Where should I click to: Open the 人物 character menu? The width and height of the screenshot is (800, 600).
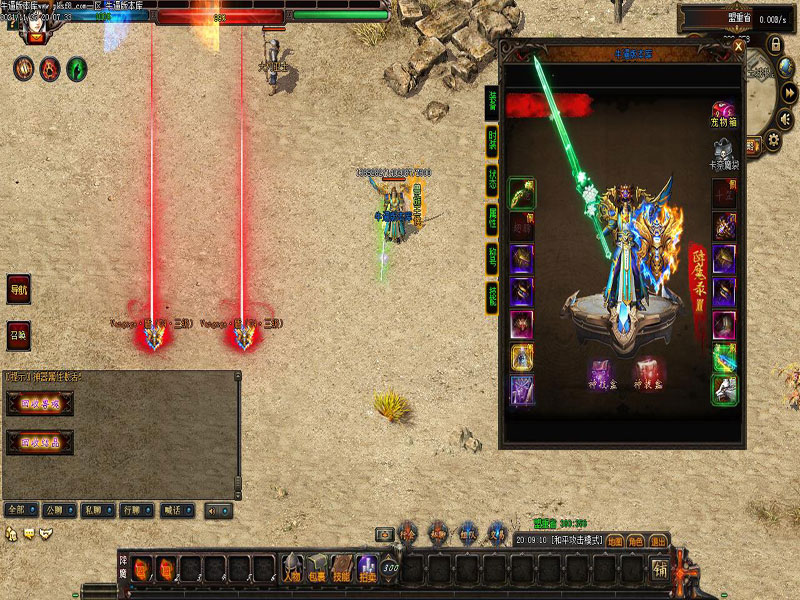[291, 569]
